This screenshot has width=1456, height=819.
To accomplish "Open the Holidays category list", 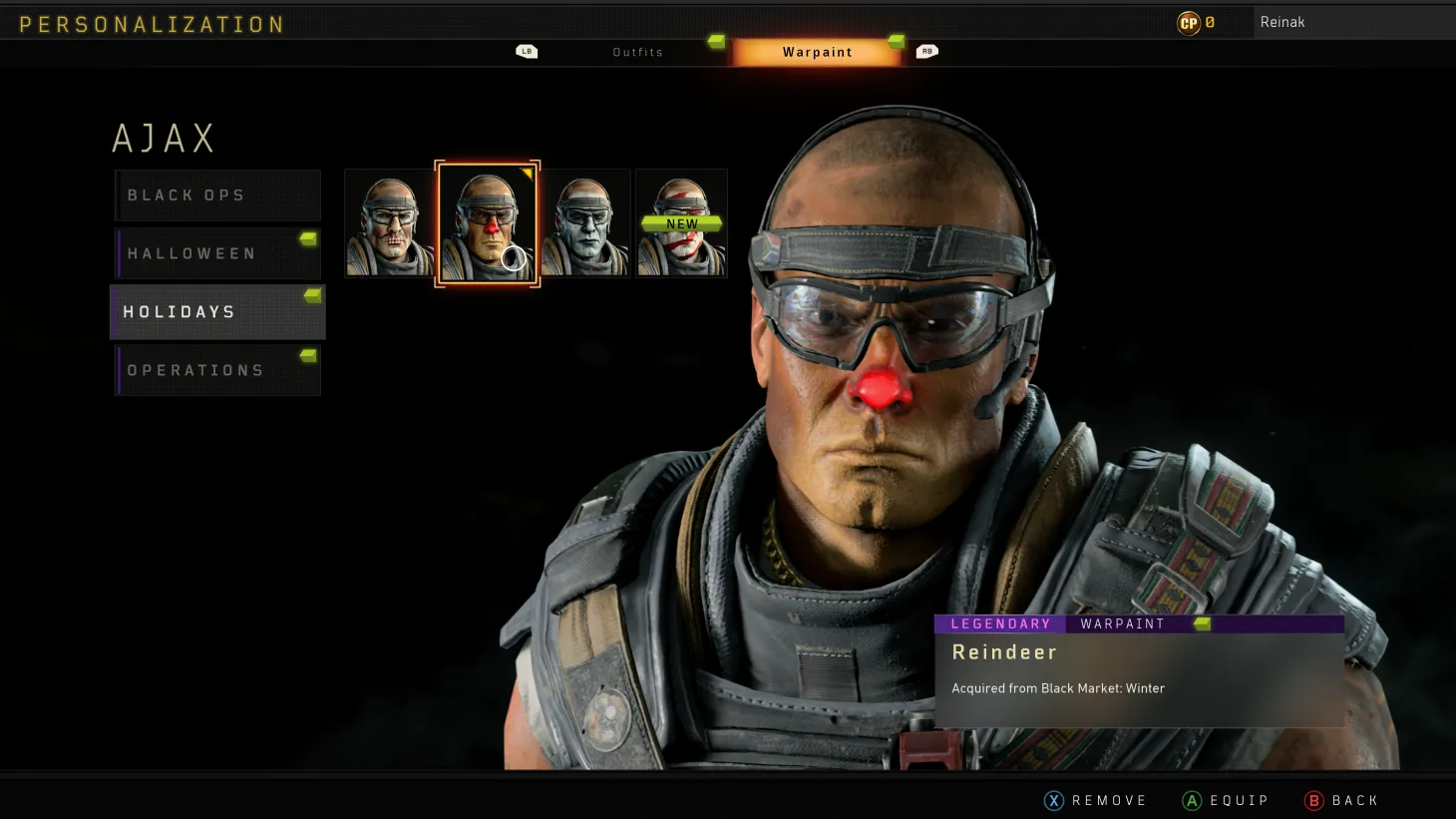I will click(217, 311).
